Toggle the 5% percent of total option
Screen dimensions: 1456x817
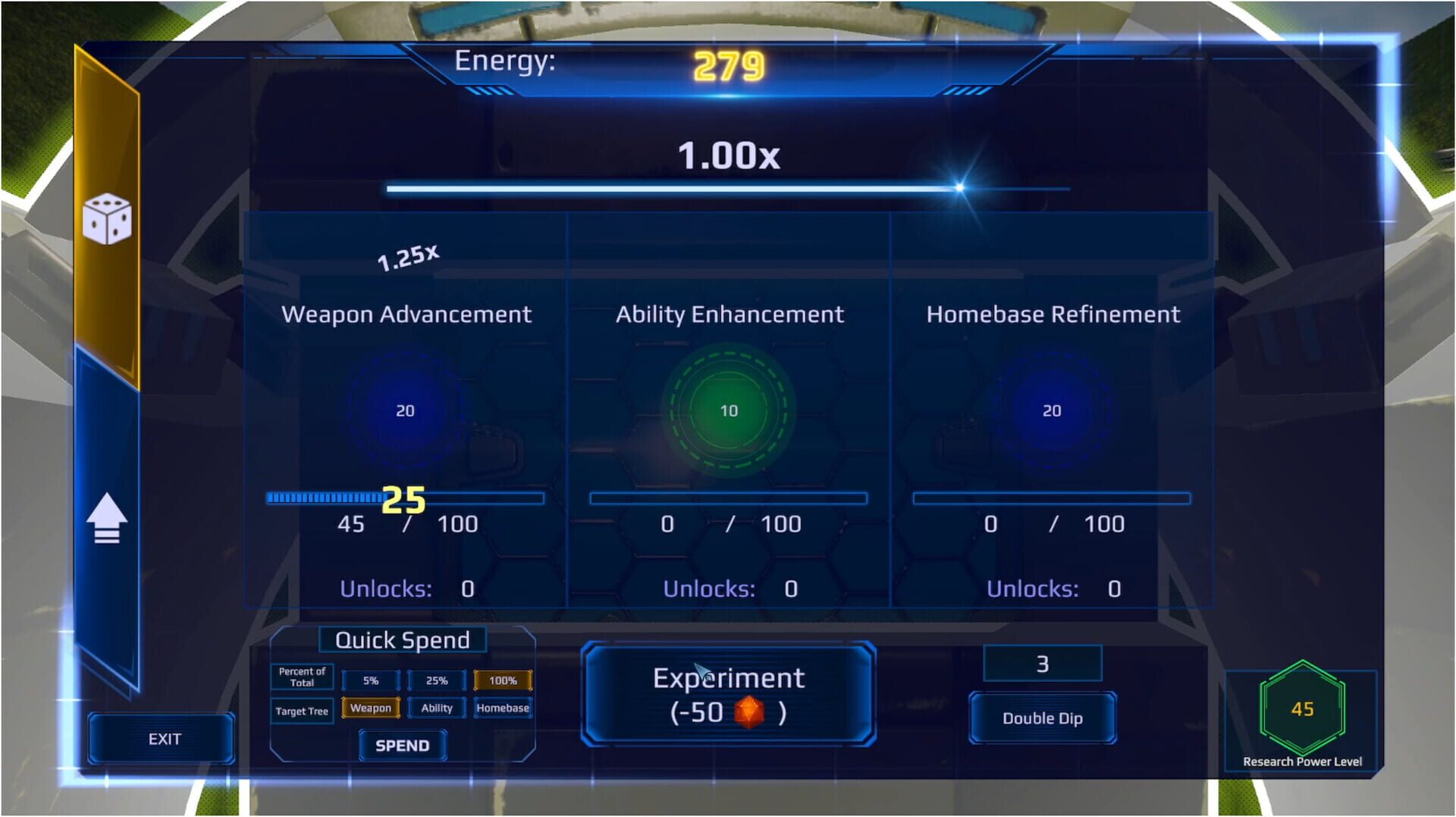(x=372, y=680)
